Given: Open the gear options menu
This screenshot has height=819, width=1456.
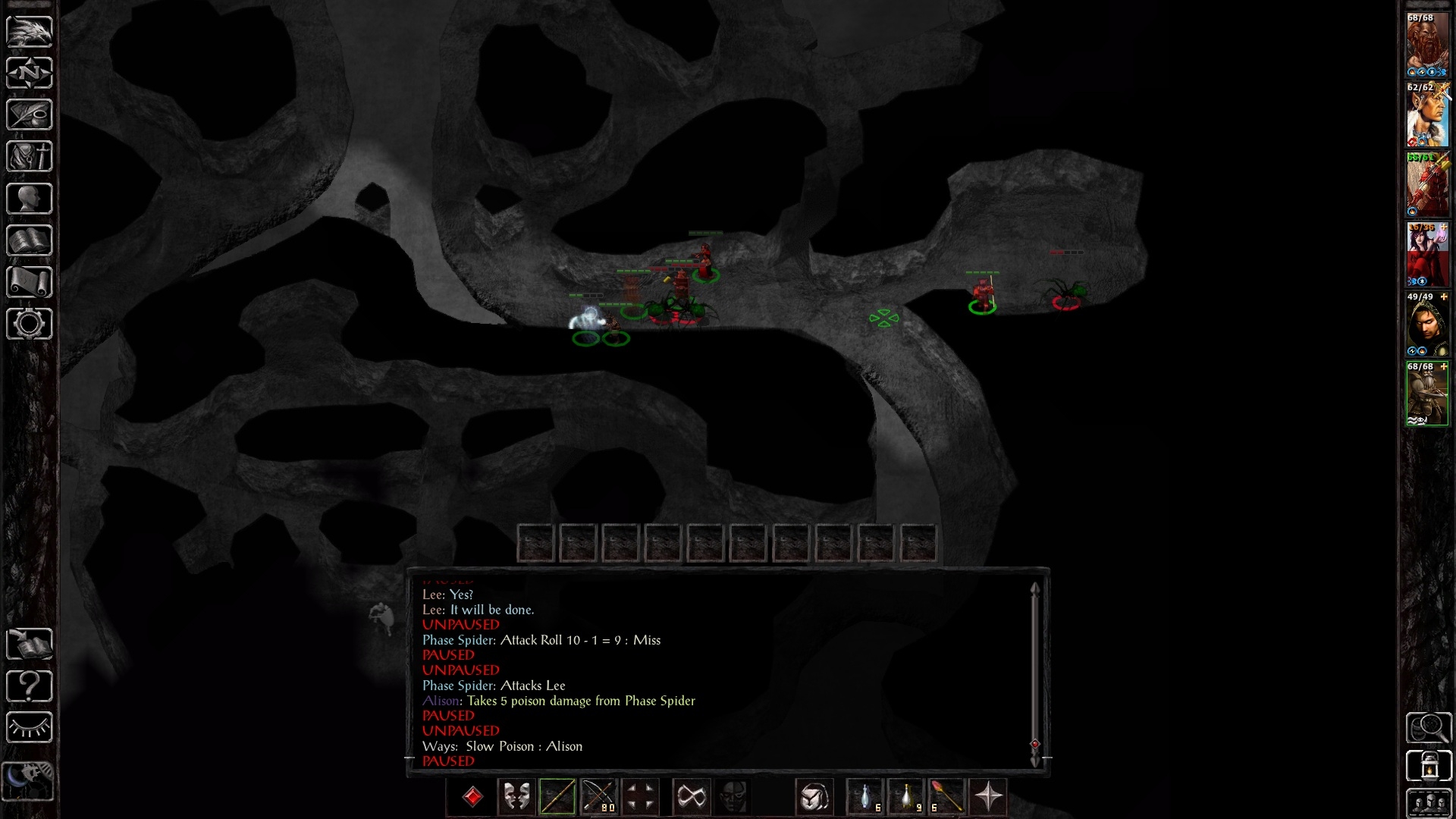Looking at the screenshot, I should pos(30,324).
